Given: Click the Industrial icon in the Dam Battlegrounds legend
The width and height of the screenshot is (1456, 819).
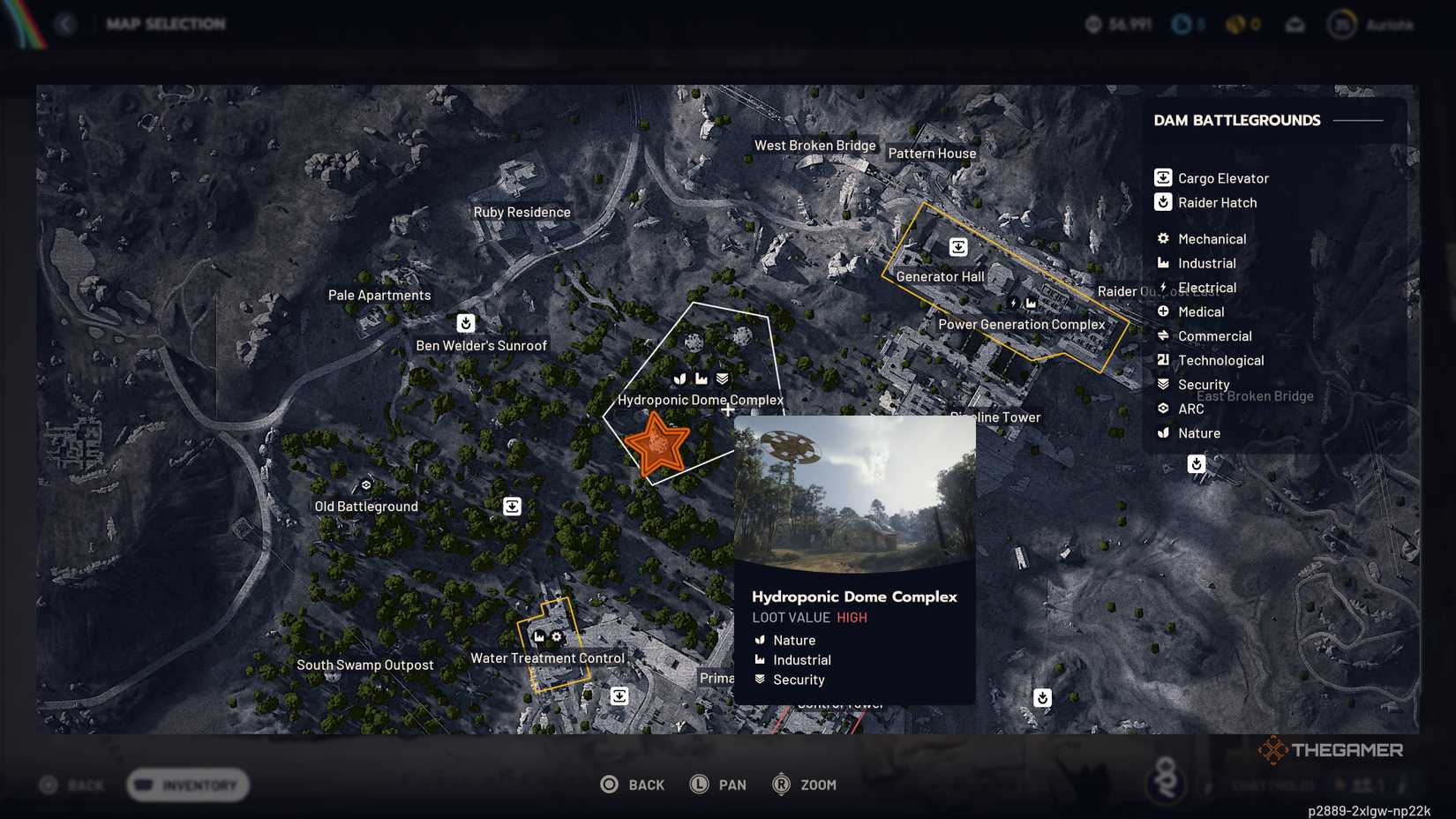Looking at the screenshot, I should tap(1162, 263).
